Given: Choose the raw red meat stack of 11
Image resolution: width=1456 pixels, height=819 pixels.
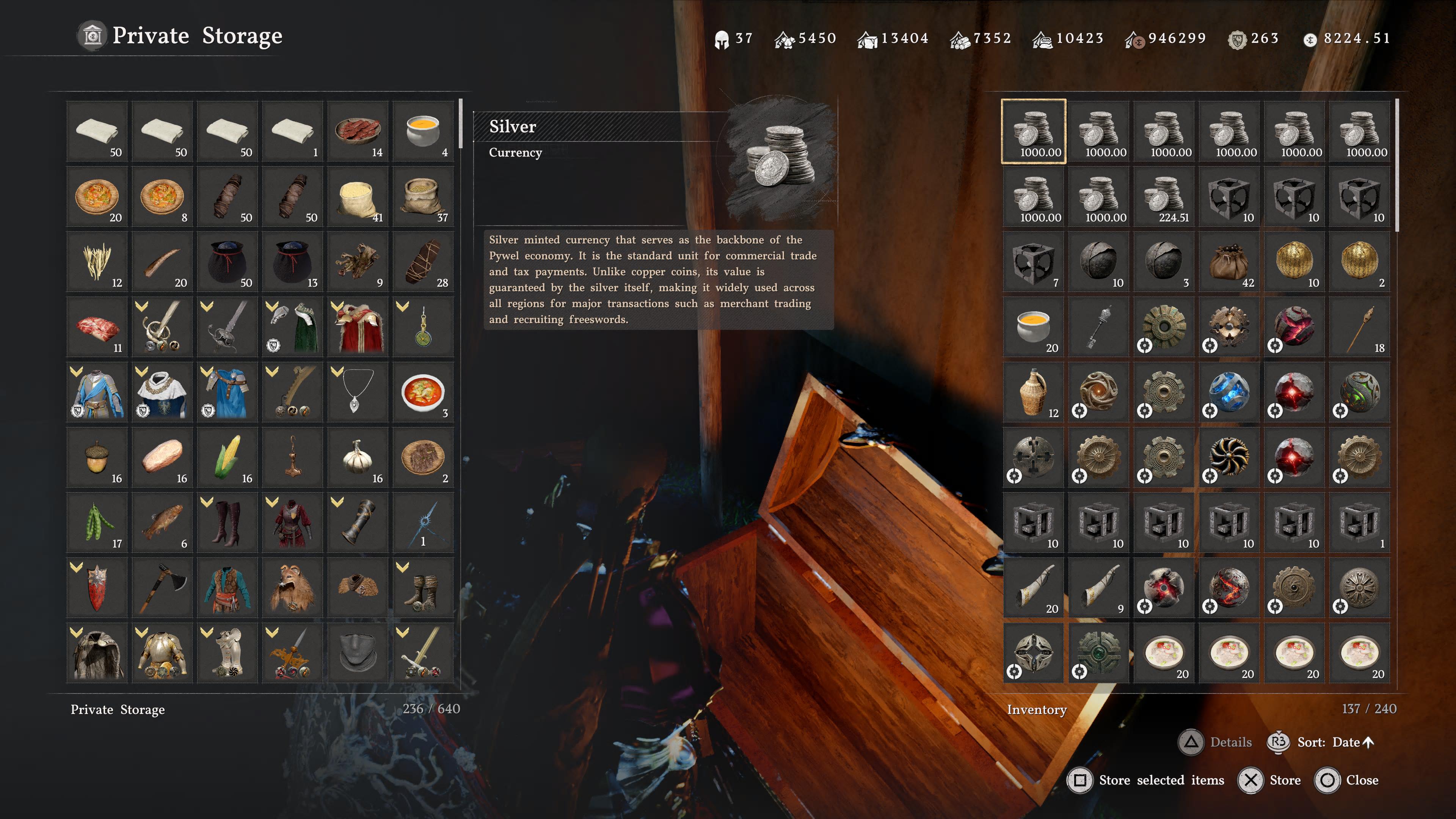Looking at the screenshot, I should pos(97,327).
